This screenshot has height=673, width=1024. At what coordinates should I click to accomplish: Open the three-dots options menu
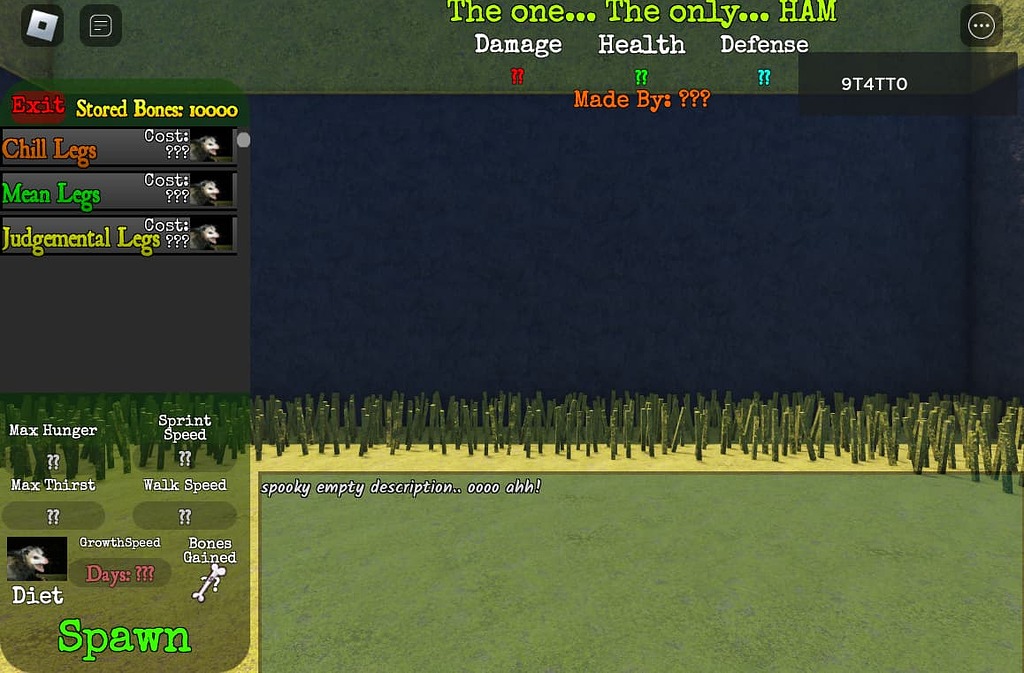[981, 26]
